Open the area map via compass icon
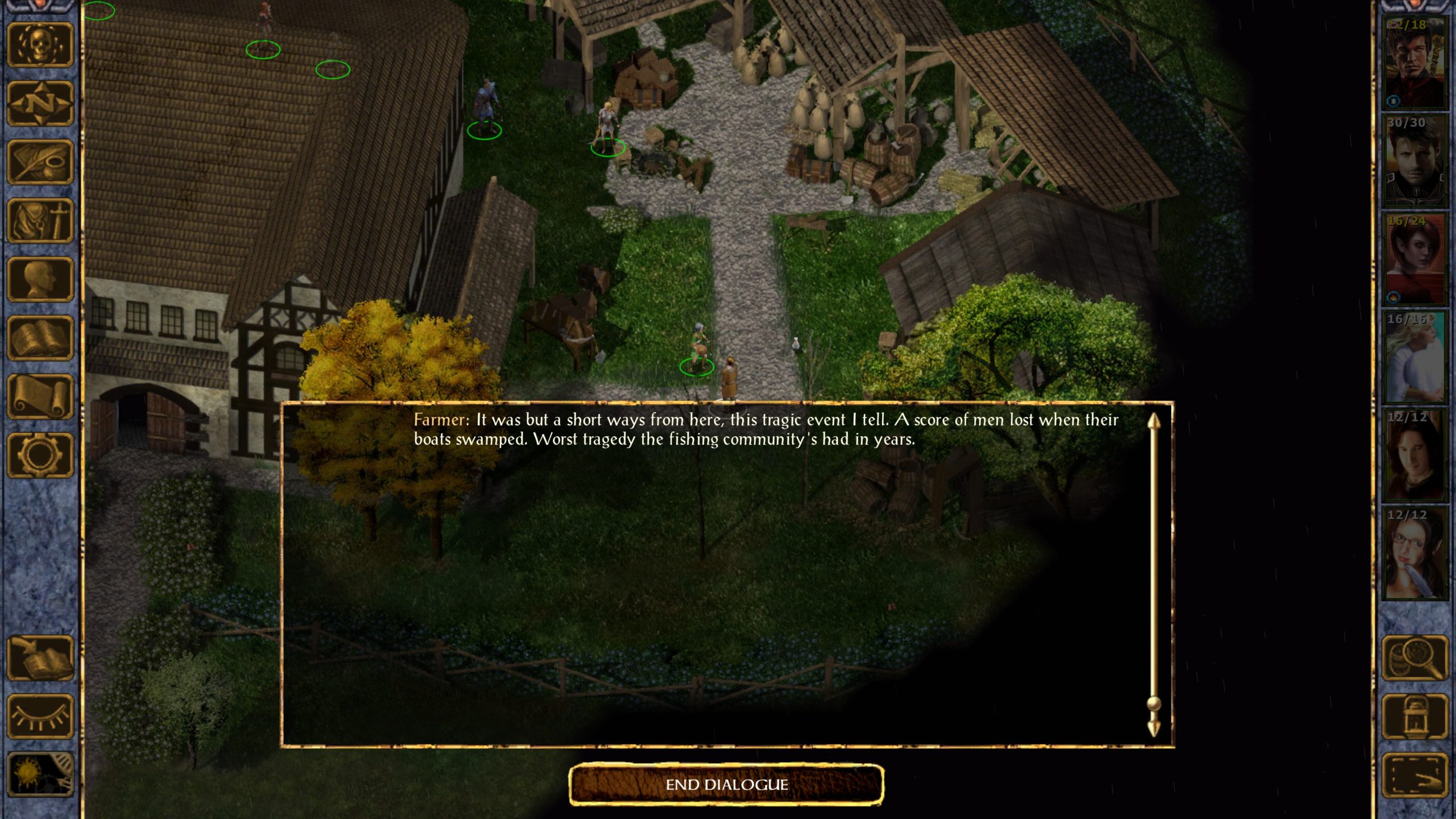The image size is (1456, 819). (40, 103)
